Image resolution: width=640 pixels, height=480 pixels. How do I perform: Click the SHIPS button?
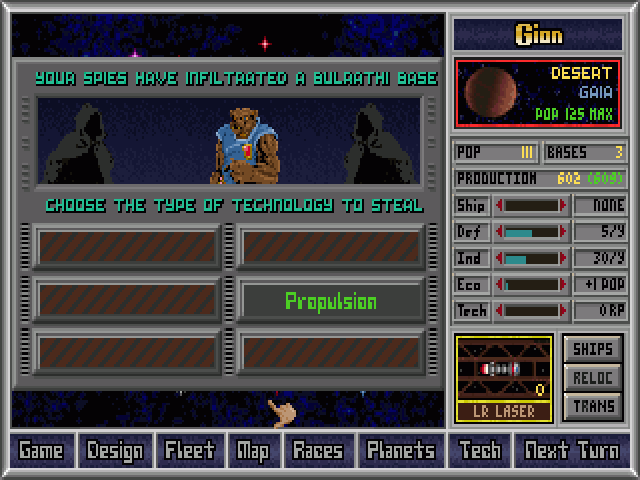[593, 350]
